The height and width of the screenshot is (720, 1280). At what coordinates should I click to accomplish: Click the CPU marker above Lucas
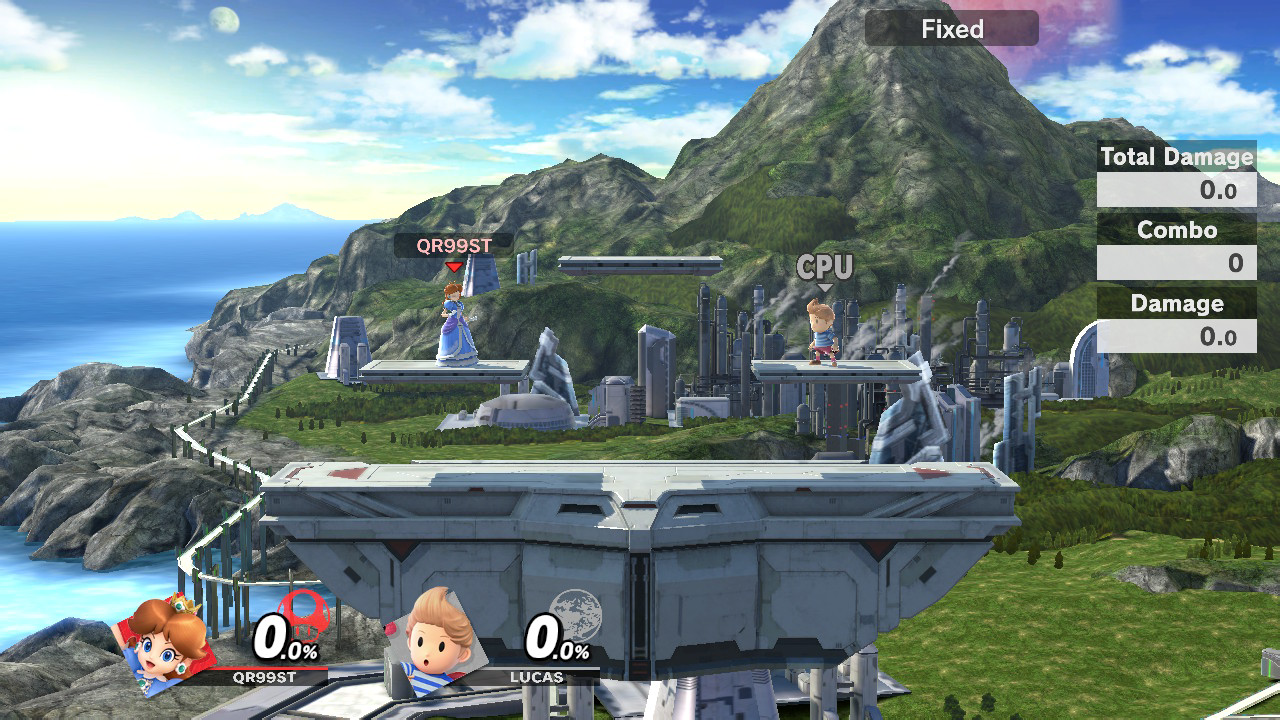tap(825, 267)
